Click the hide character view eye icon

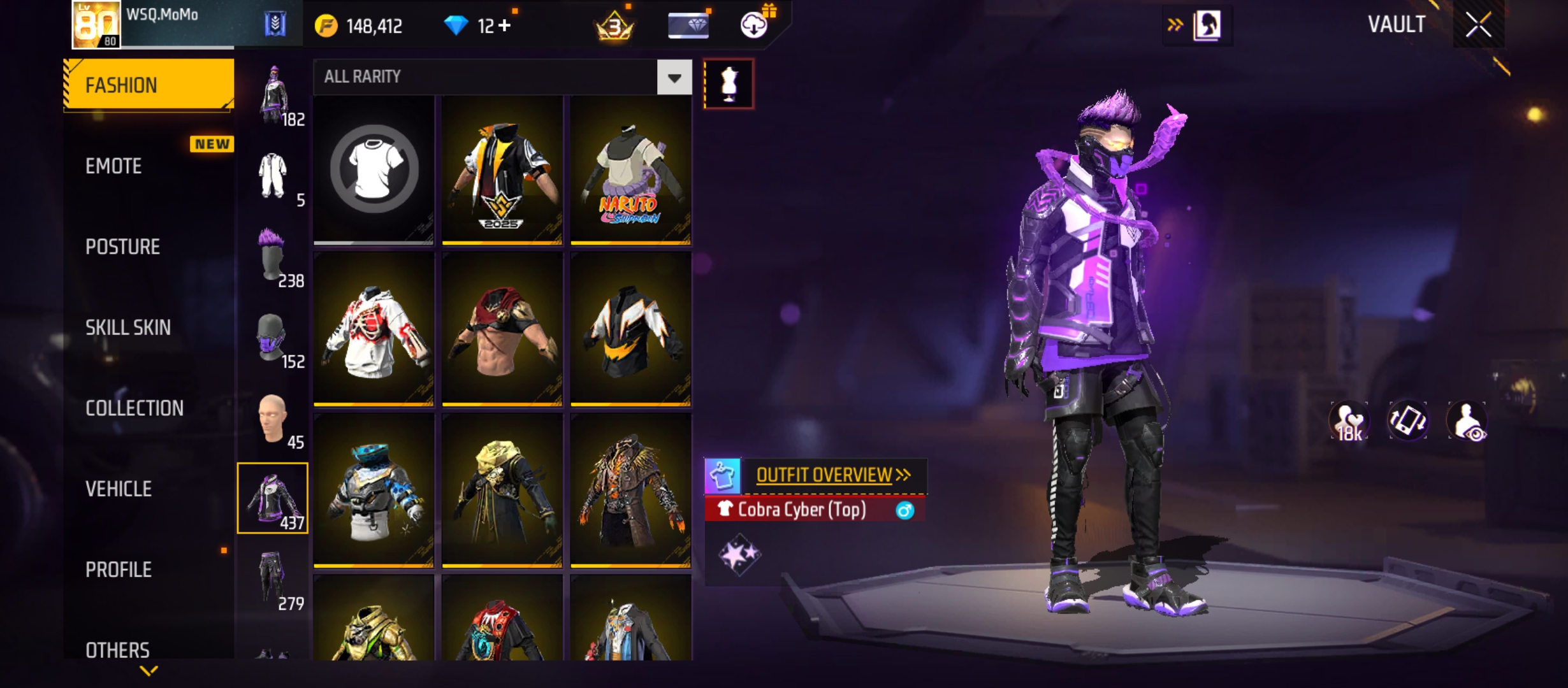(1467, 421)
